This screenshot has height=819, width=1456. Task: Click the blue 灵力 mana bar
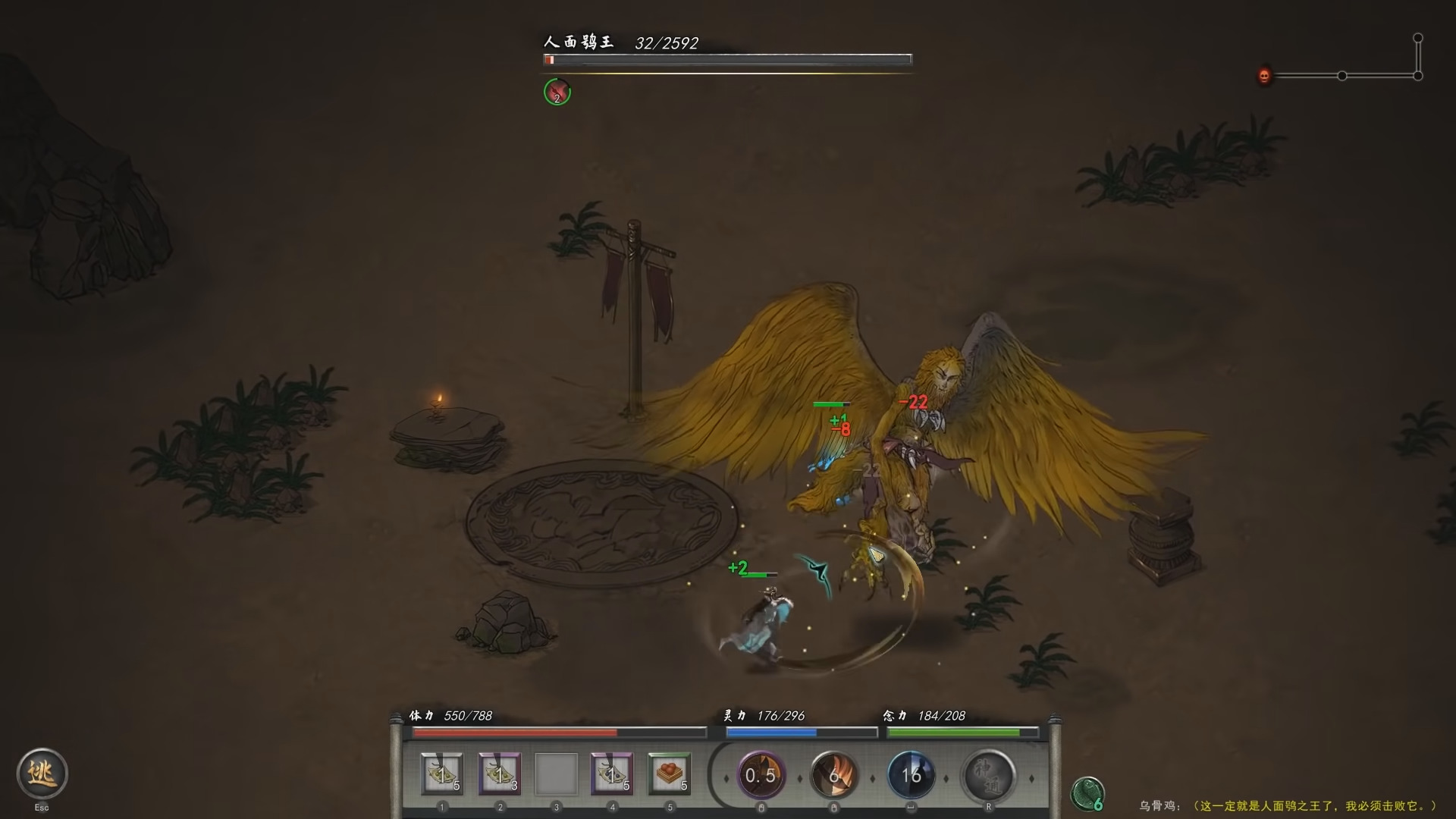(801, 733)
